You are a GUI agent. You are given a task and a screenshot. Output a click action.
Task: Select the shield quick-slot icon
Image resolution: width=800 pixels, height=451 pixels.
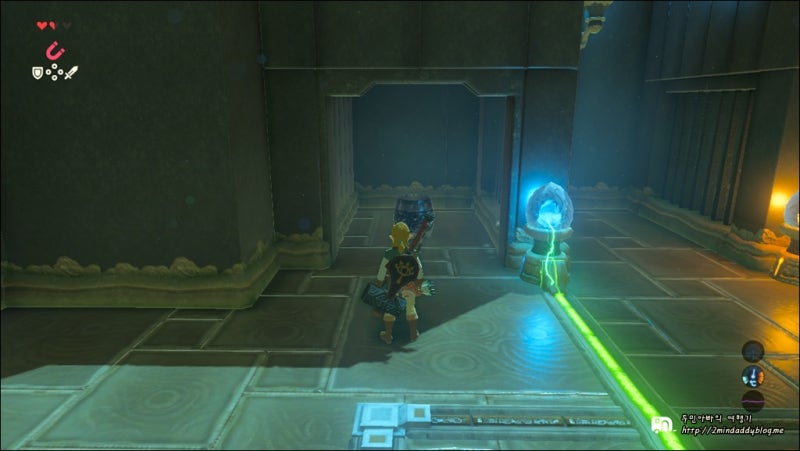[x=37, y=71]
